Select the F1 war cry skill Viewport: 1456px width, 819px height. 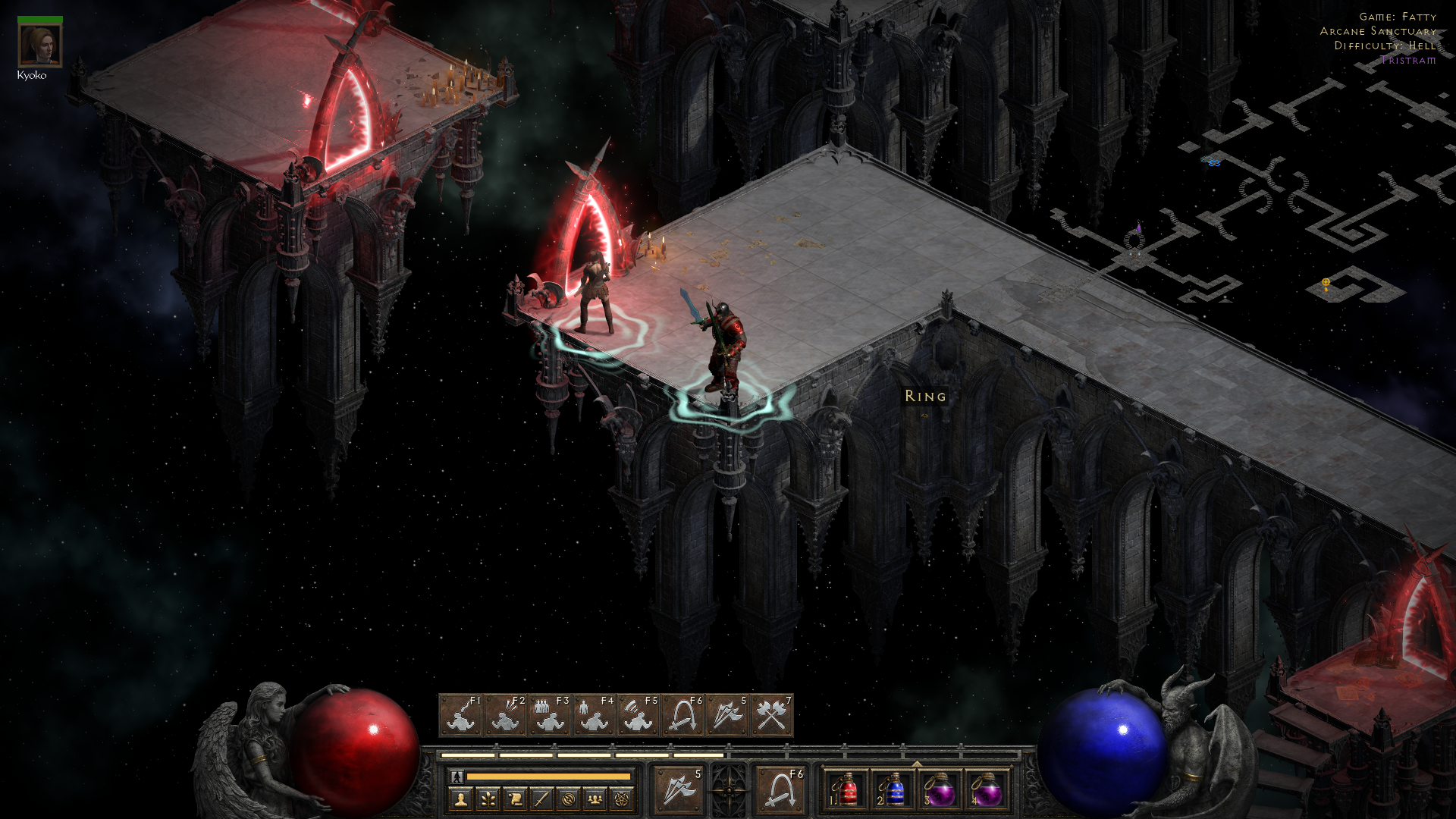coord(461,715)
